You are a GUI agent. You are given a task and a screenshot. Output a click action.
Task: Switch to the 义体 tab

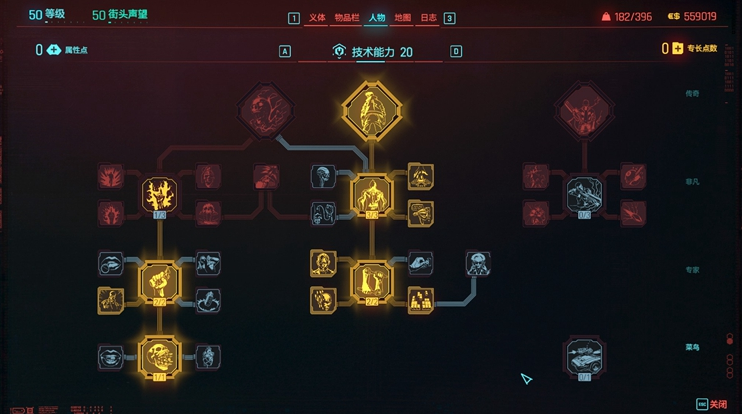click(x=317, y=18)
